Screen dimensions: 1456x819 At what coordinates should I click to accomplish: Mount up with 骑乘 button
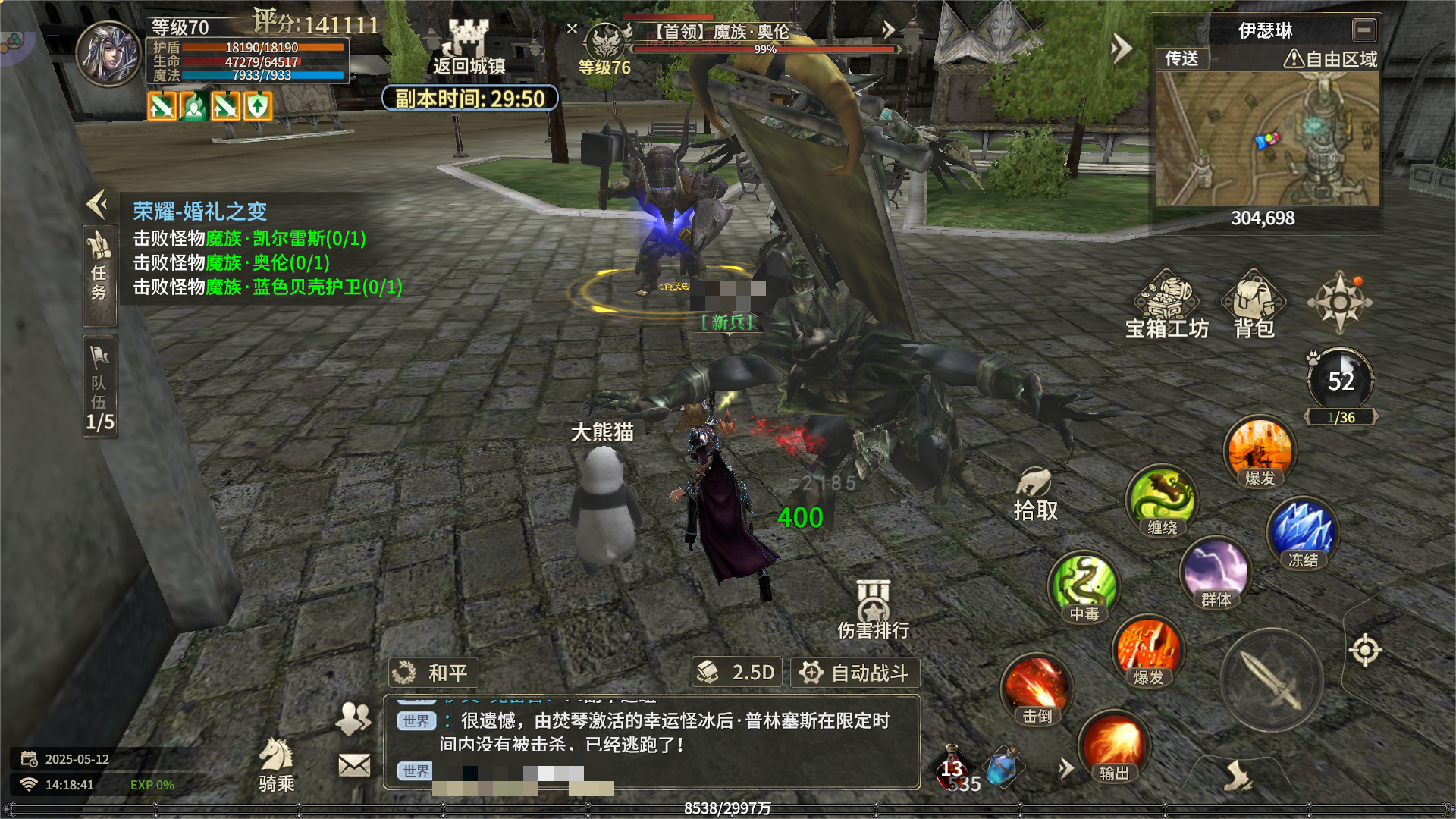[276, 765]
